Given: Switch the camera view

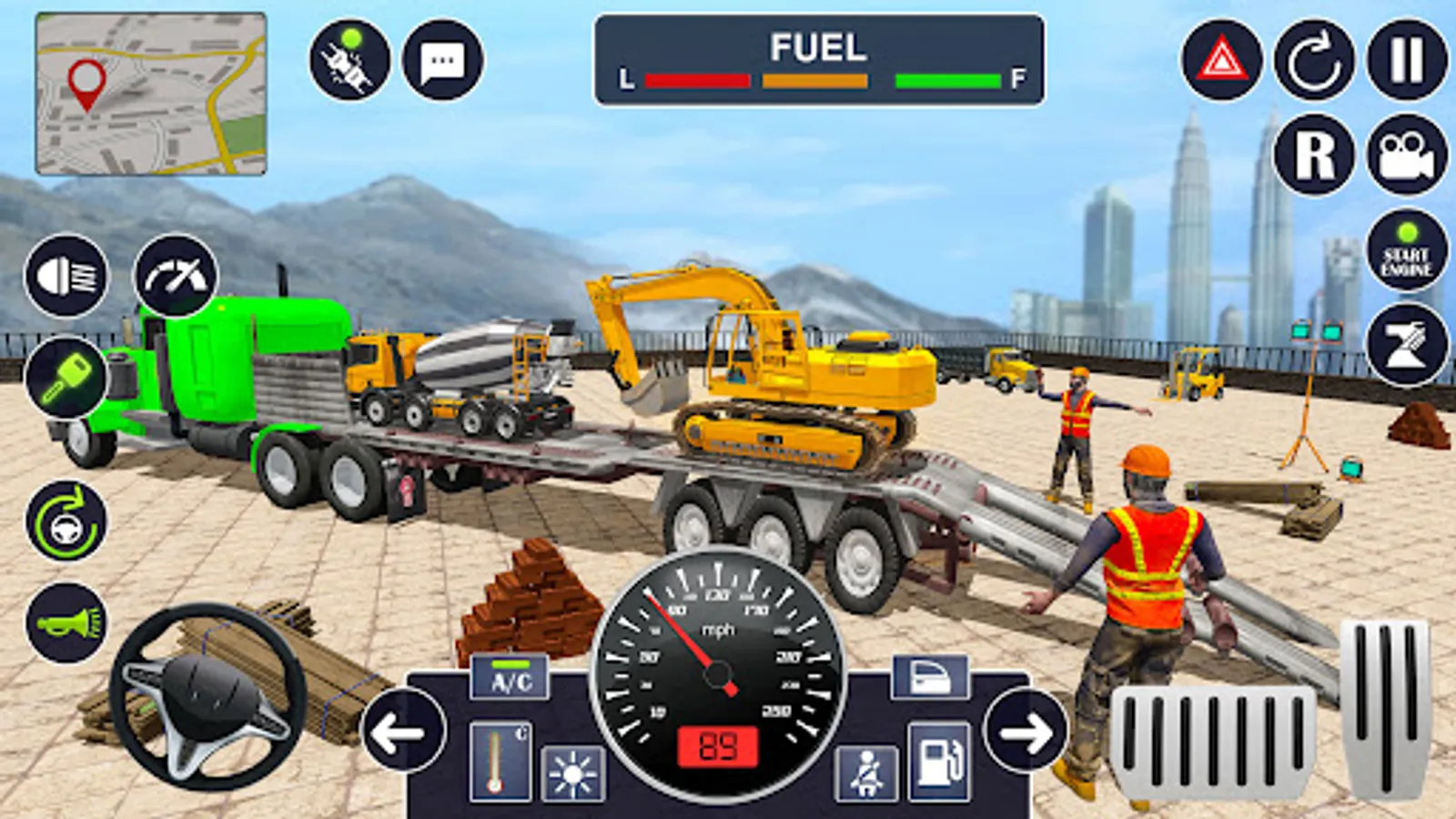Looking at the screenshot, I should click(x=1407, y=155).
